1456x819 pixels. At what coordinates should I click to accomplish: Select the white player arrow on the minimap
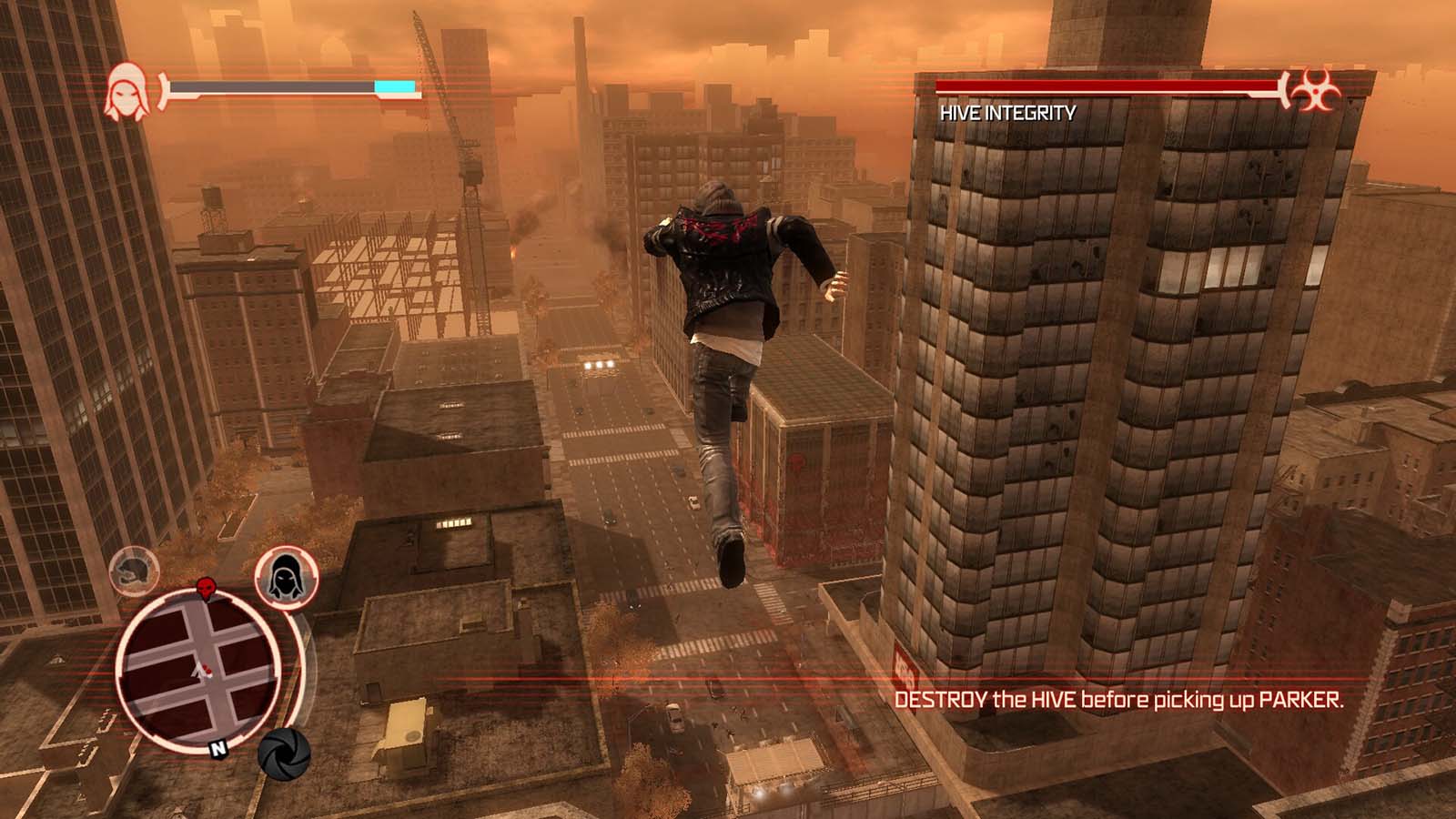pos(199,672)
